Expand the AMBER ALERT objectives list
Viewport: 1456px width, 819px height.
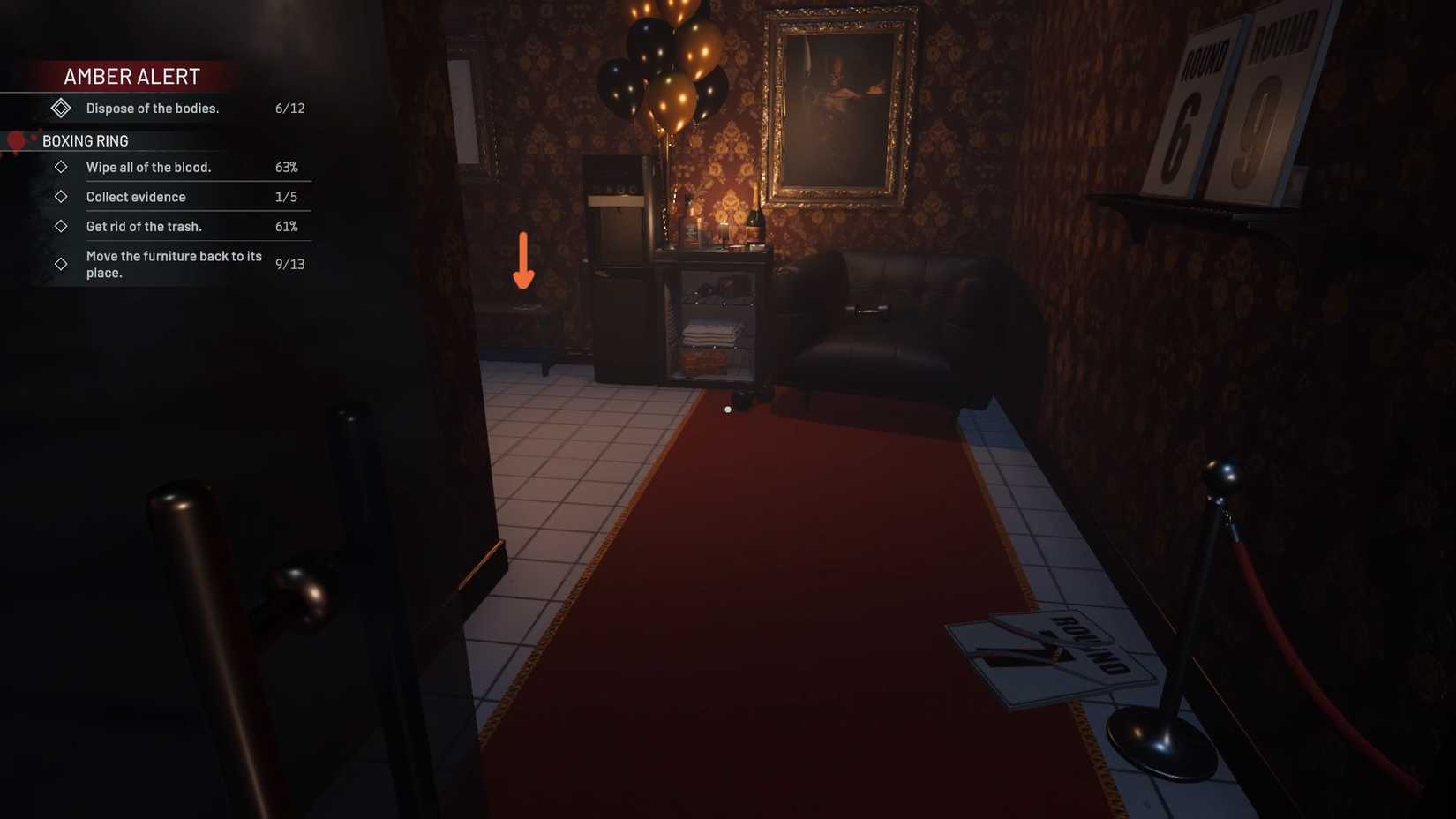point(131,76)
